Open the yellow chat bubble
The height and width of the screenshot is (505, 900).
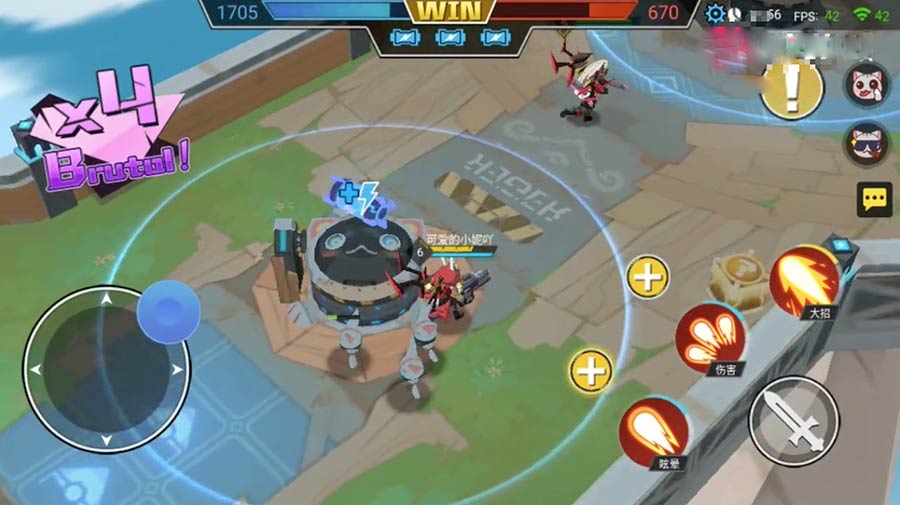coord(874,199)
